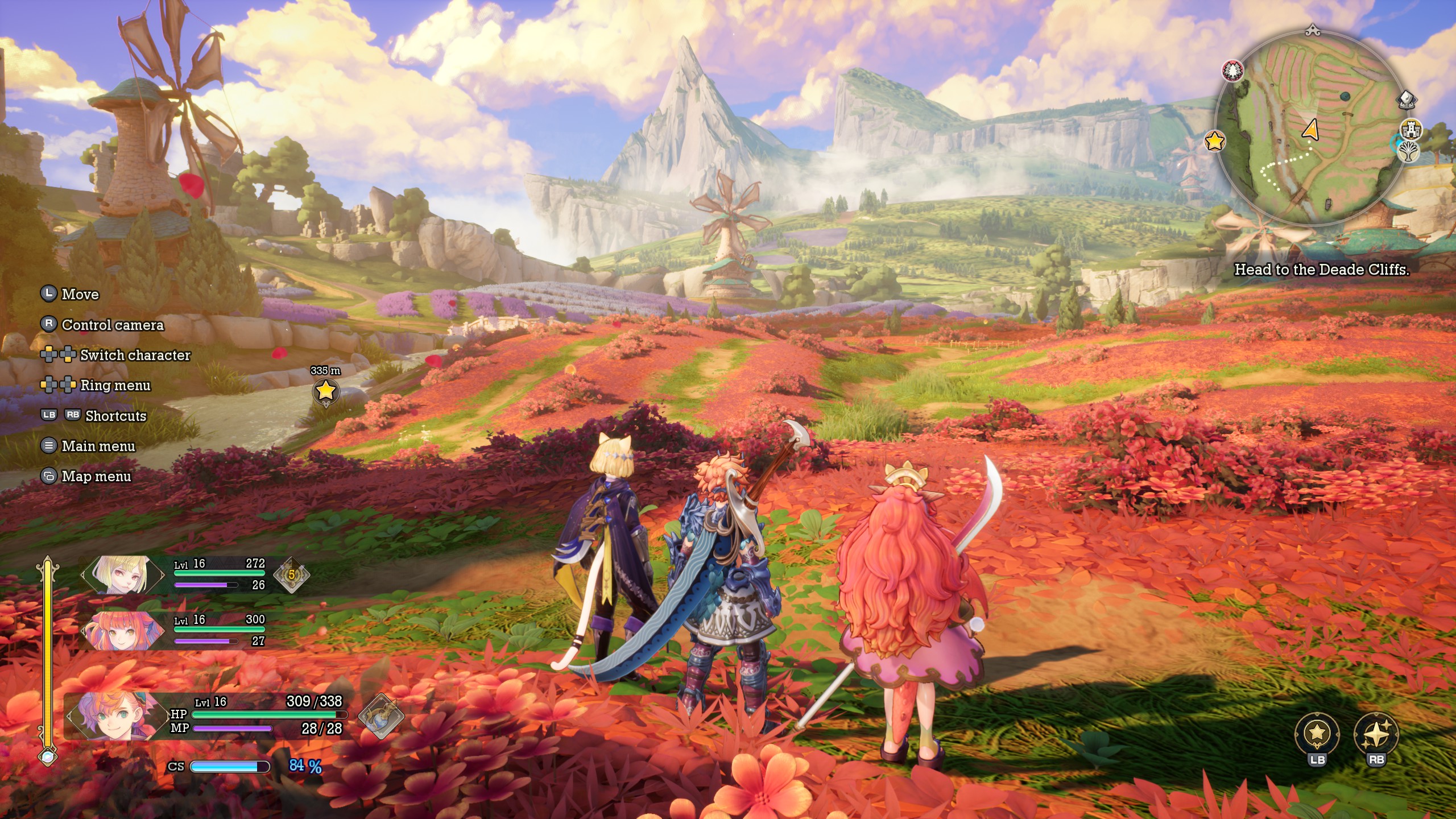Choose the orange-haired girl's party portrait
The image size is (1456, 819).
122,631
